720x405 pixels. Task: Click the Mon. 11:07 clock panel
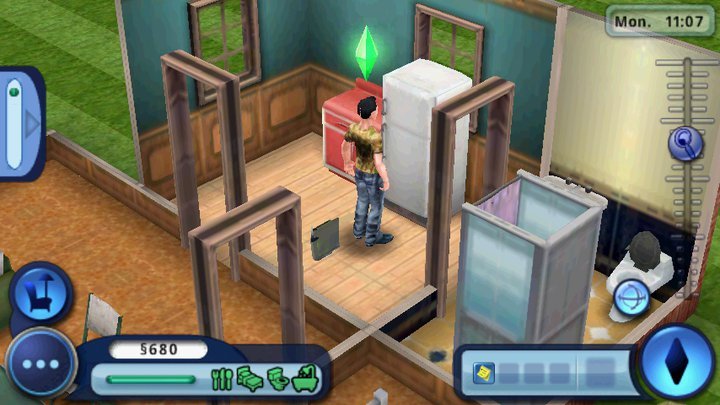click(661, 19)
